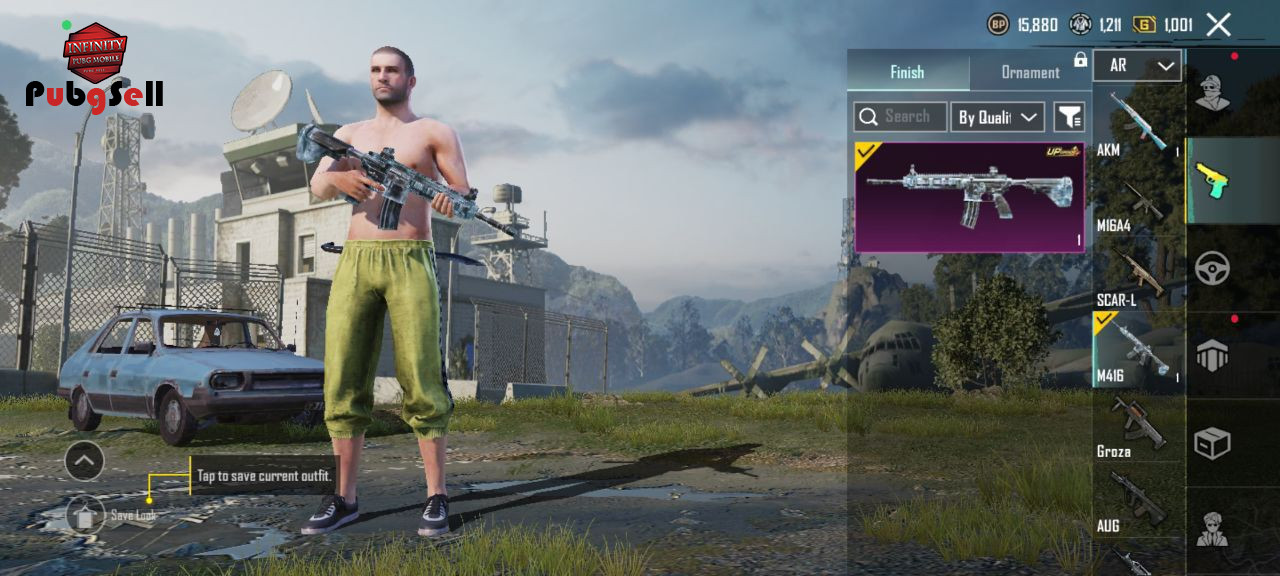Open the AR weapon type dropdown
The image size is (1280, 576).
point(1137,66)
